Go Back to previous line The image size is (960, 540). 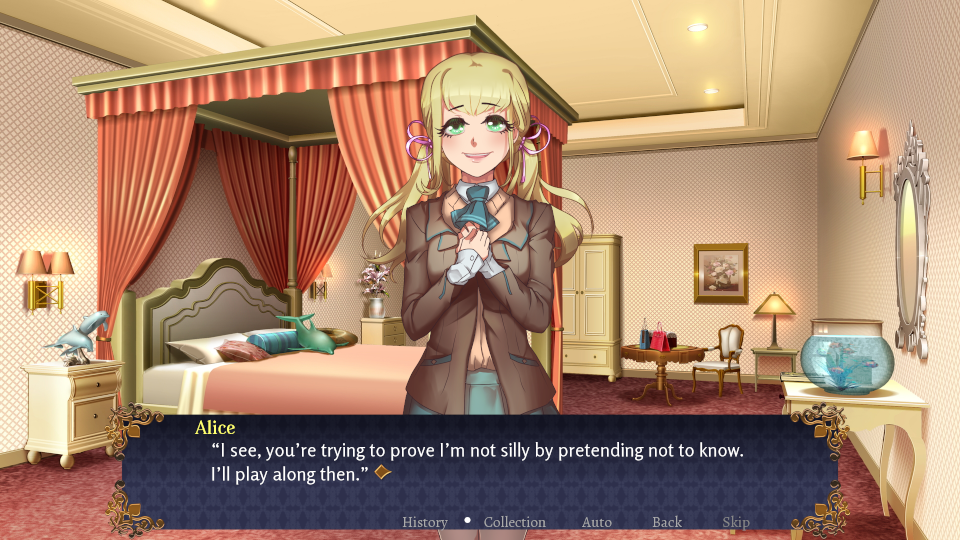coord(667,522)
